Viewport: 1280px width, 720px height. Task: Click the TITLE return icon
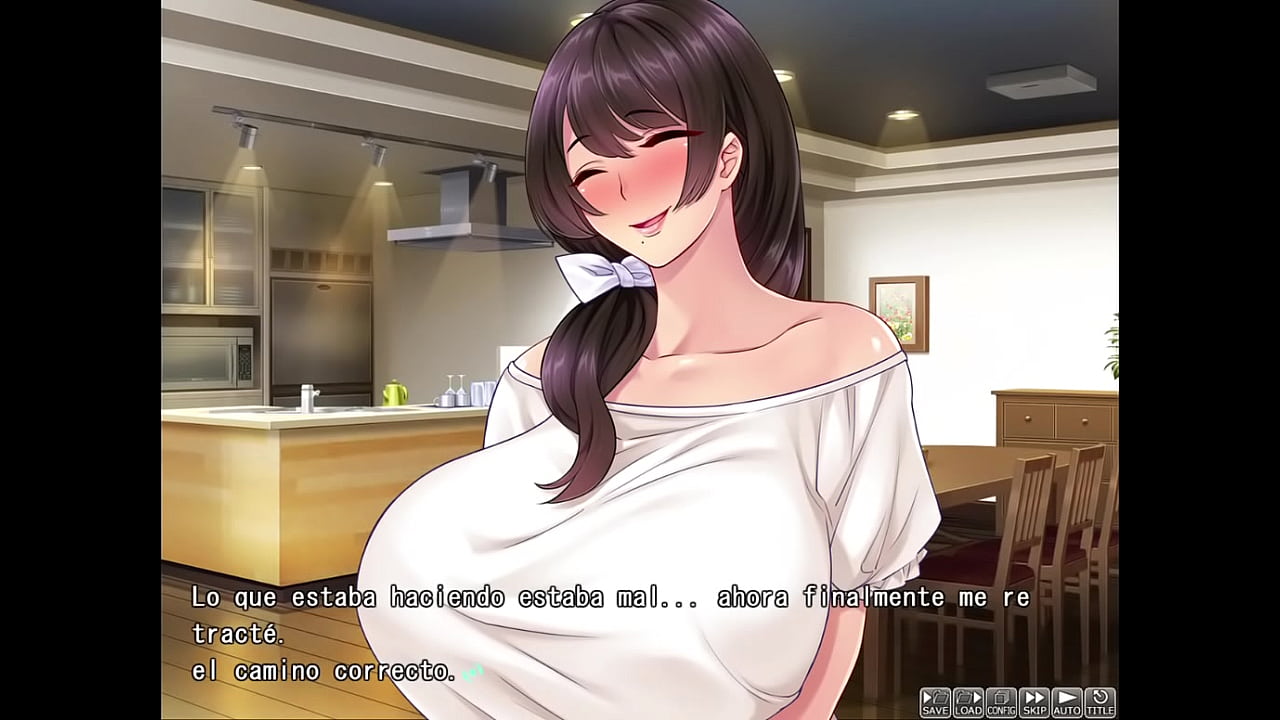1100,700
